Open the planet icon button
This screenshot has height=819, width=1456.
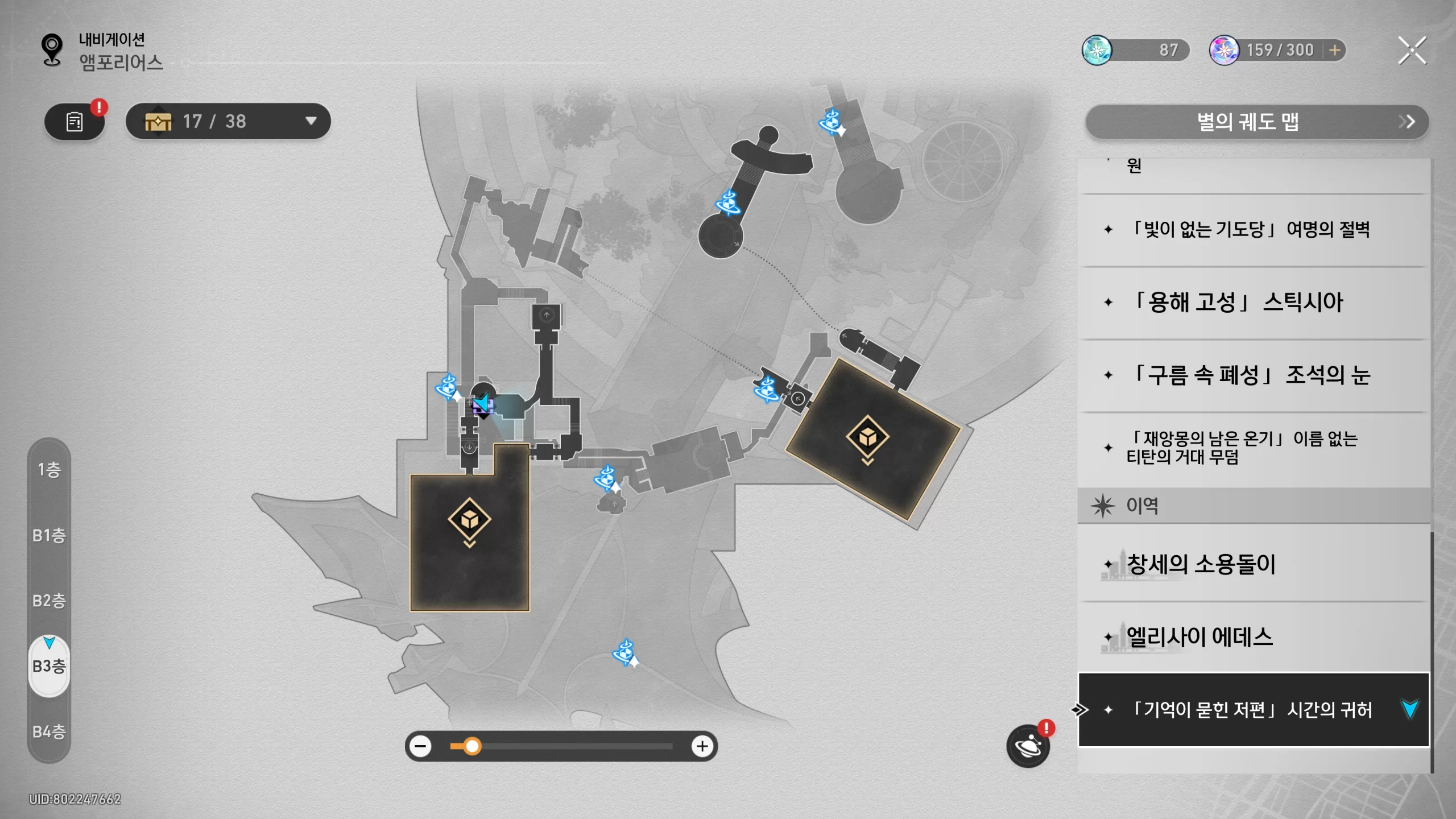tap(1028, 746)
